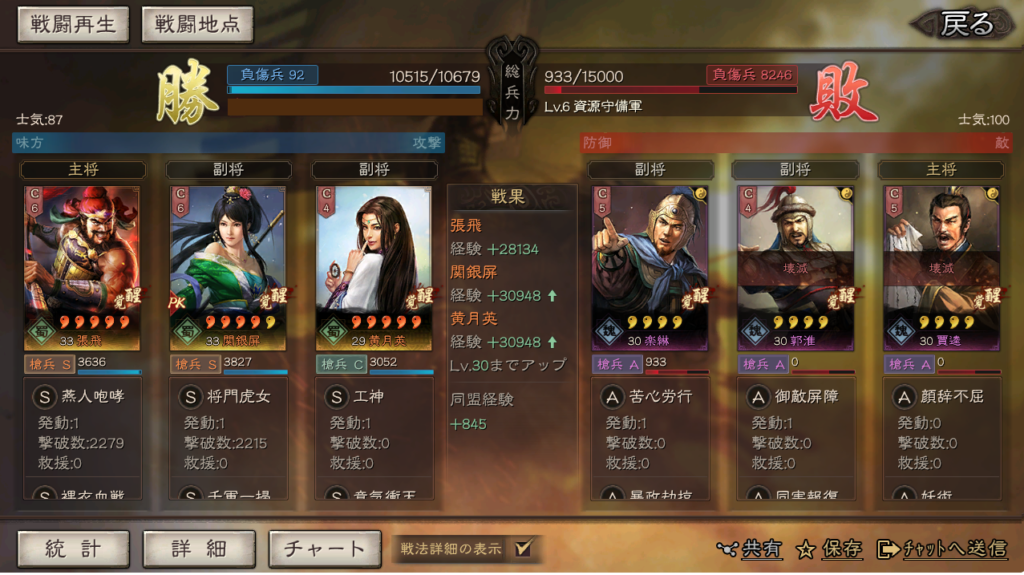1024x575 pixels.
Task: Select the 張飛 general card
Action: coord(83,267)
